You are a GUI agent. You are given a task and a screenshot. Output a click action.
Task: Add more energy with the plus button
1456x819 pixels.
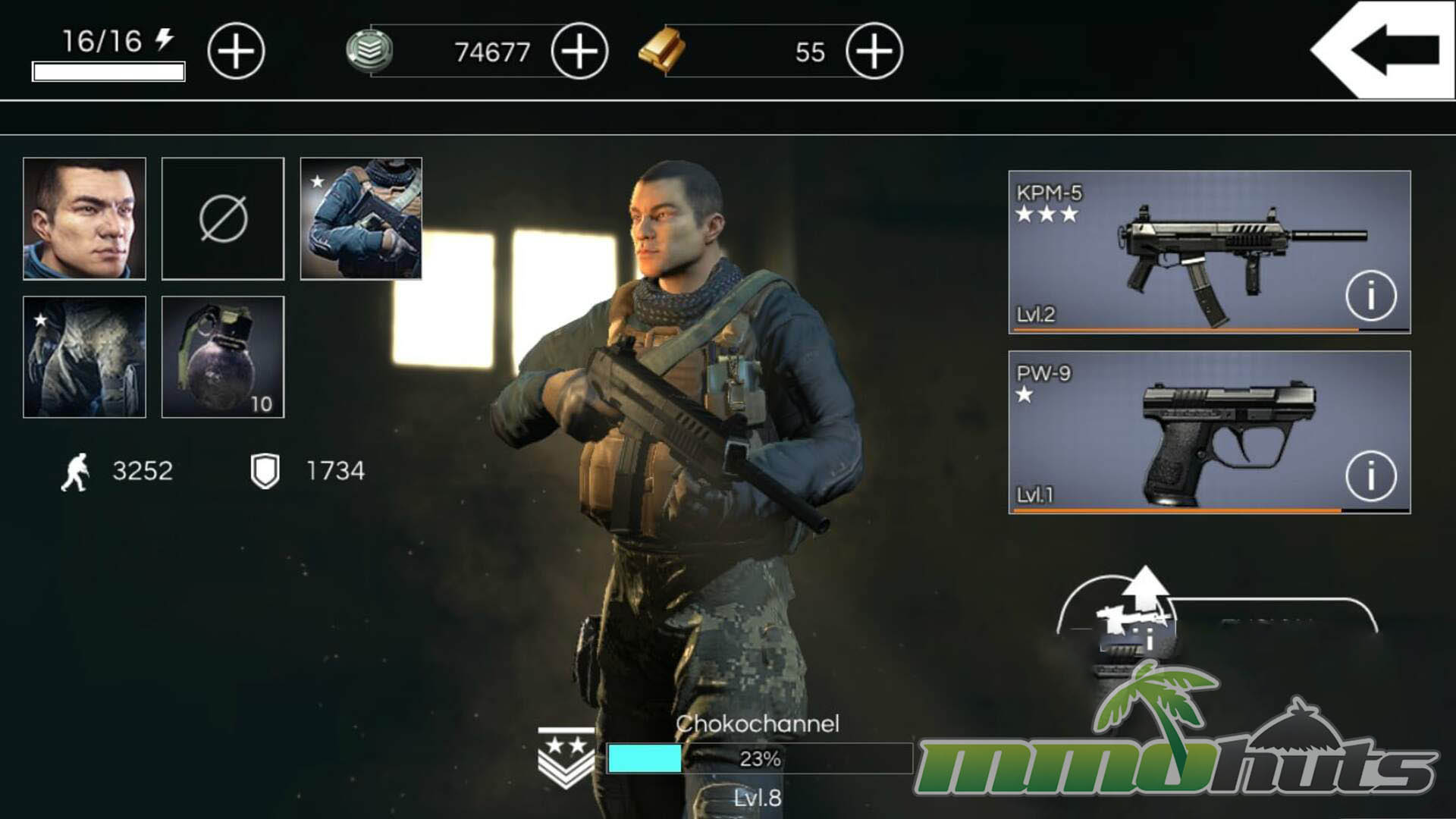[x=236, y=52]
